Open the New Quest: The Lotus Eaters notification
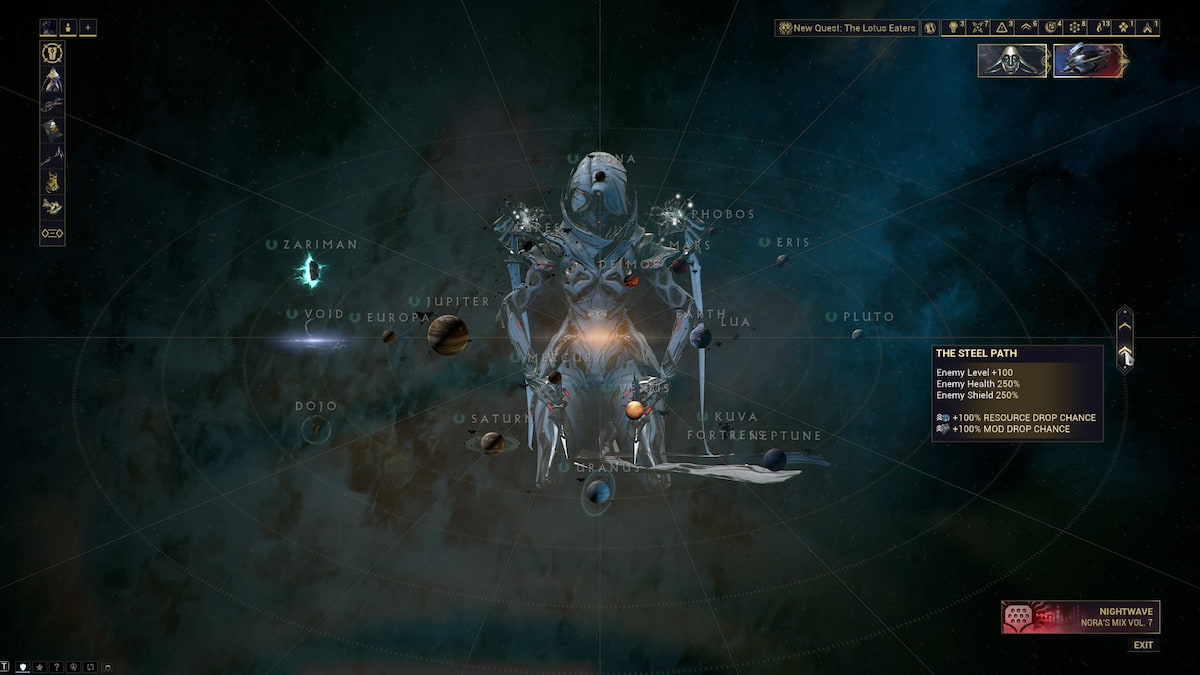The width and height of the screenshot is (1200, 675). coord(848,28)
